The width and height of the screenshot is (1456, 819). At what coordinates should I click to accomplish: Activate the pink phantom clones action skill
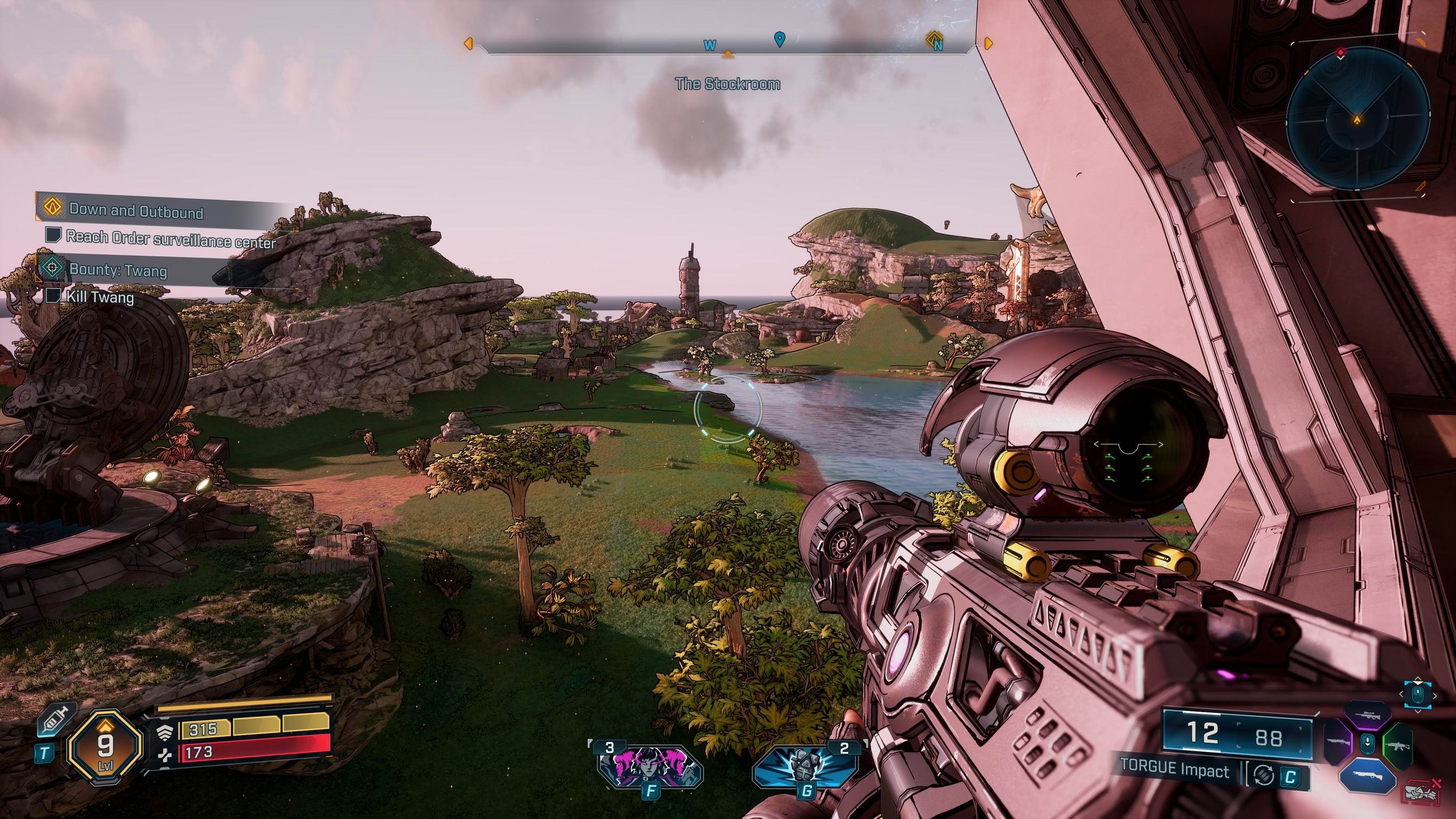tap(649, 766)
